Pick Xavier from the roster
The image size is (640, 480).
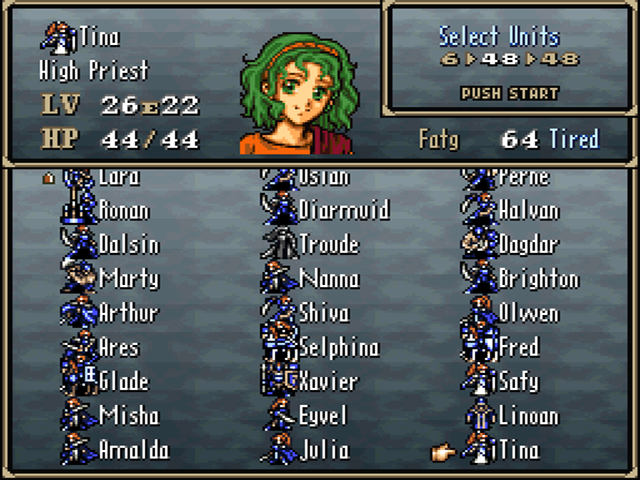click(328, 381)
